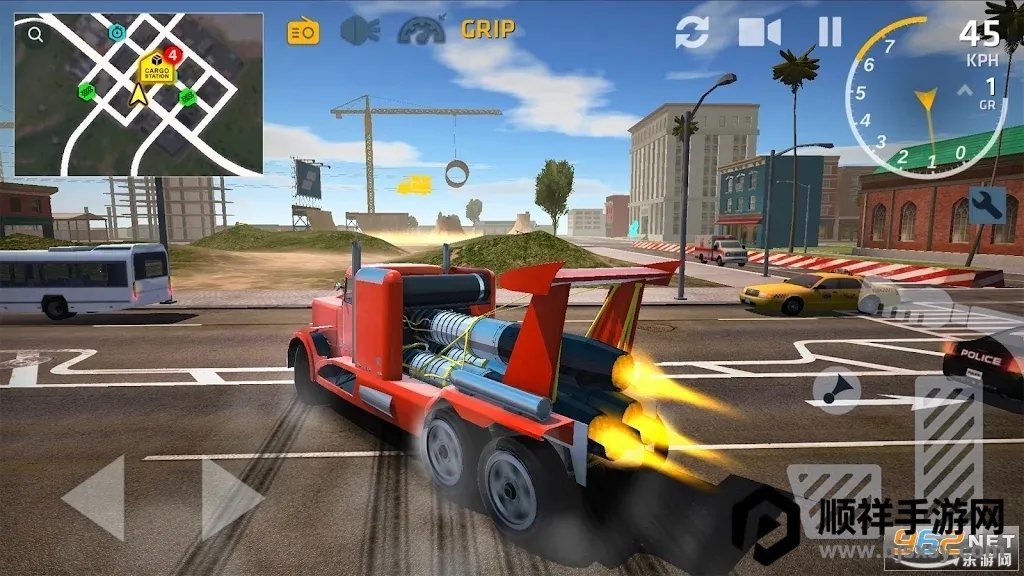Select the blue stopwatch marker on minimap
The image size is (1024, 576).
click(117, 33)
